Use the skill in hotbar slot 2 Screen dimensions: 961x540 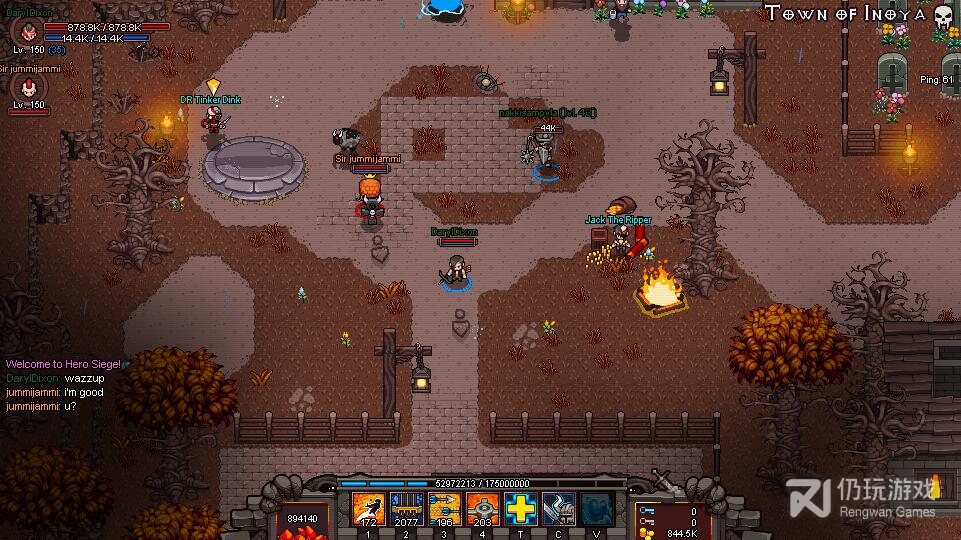point(406,509)
